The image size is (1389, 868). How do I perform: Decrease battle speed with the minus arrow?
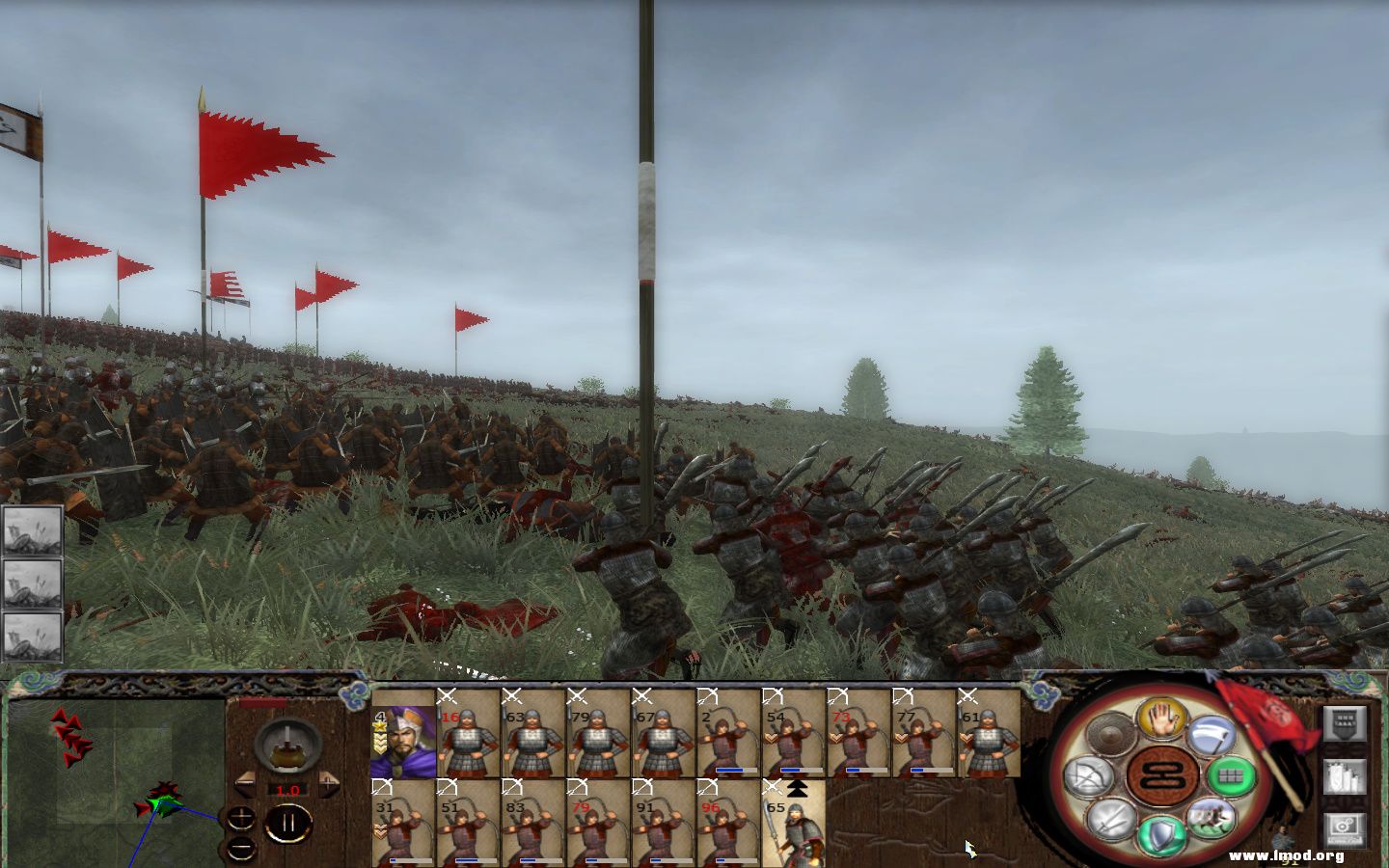click(x=245, y=784)
